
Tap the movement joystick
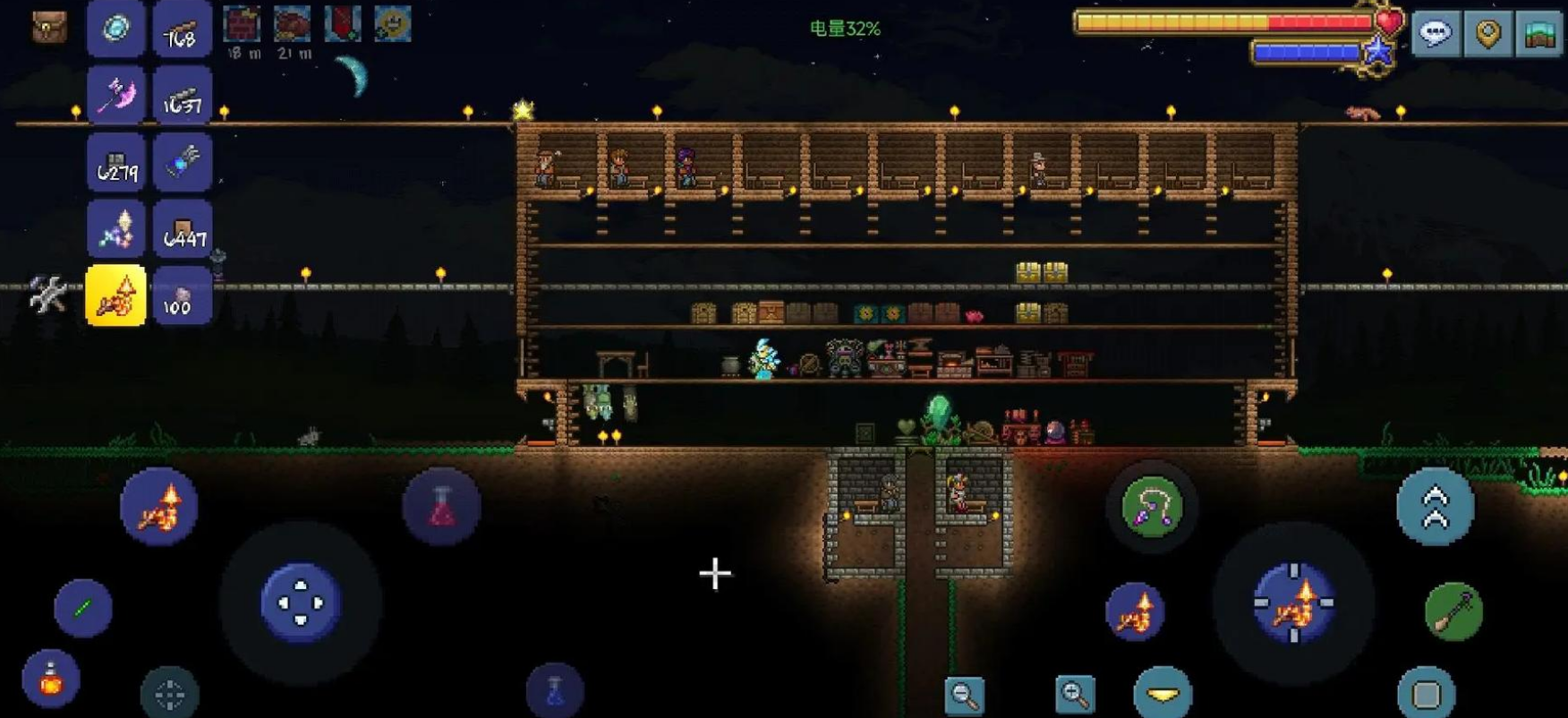pyautogui.click(x=301, y=603)
